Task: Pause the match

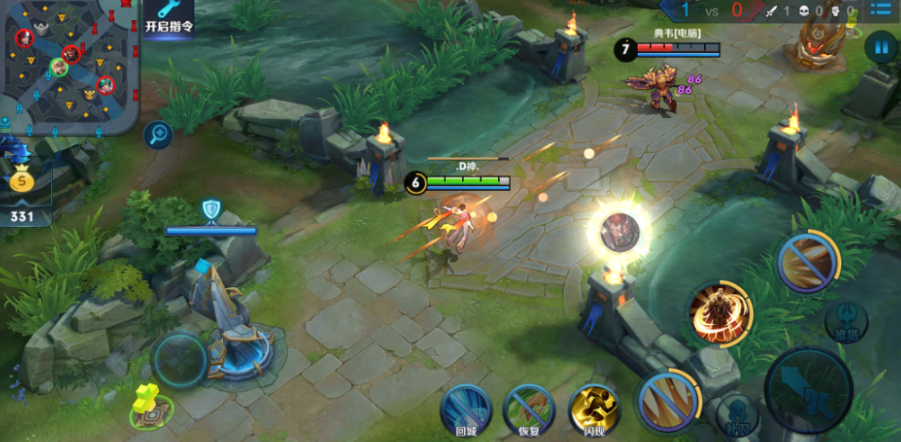Action: pos(880,46)
